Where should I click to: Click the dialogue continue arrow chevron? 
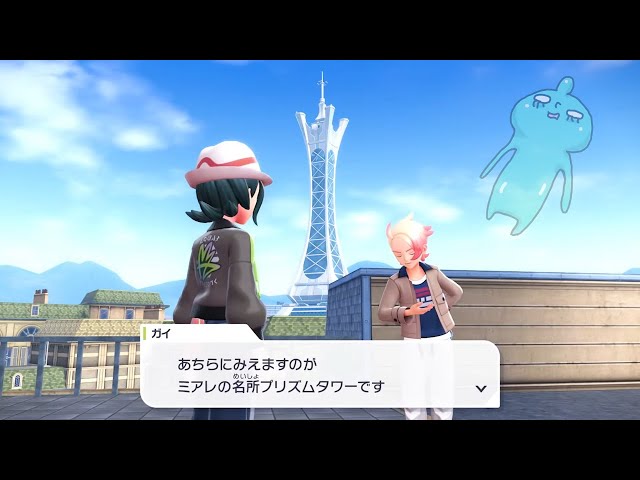click(x=481, y=388)
